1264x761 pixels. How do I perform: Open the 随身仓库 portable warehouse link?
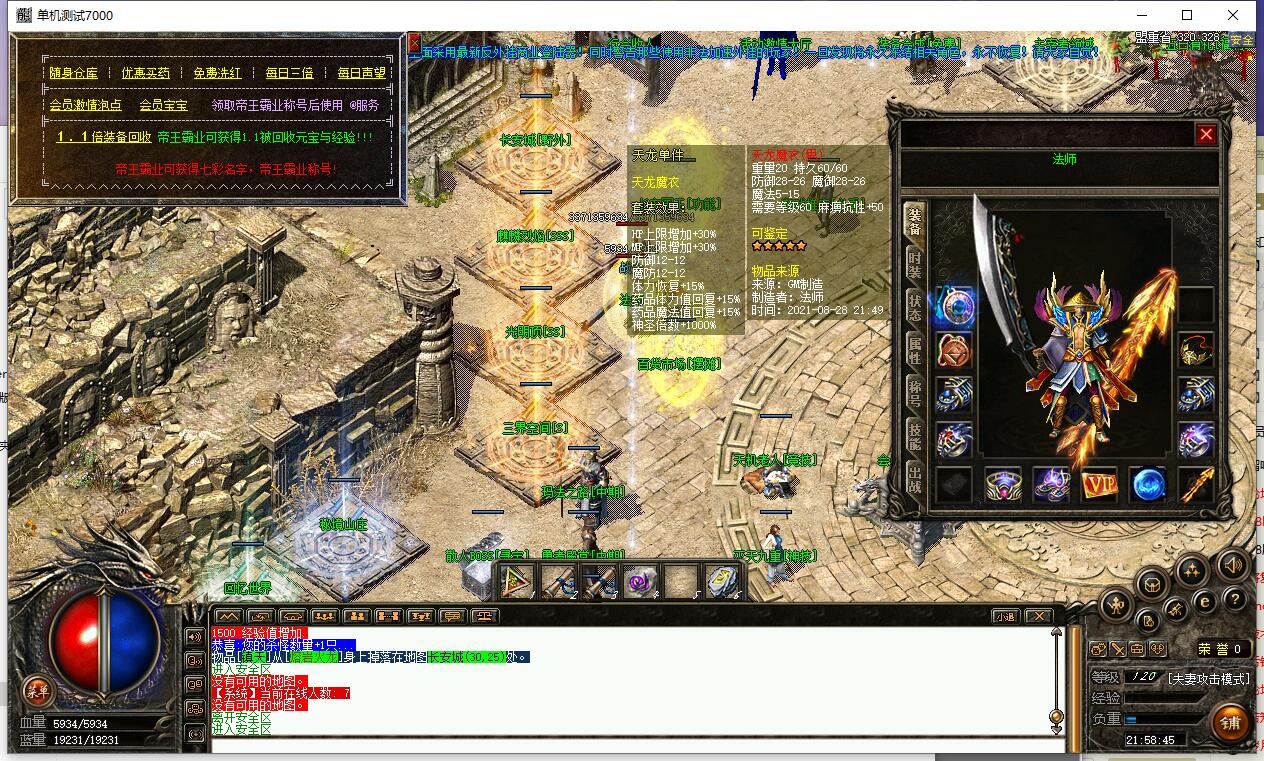tap(74, 73)
